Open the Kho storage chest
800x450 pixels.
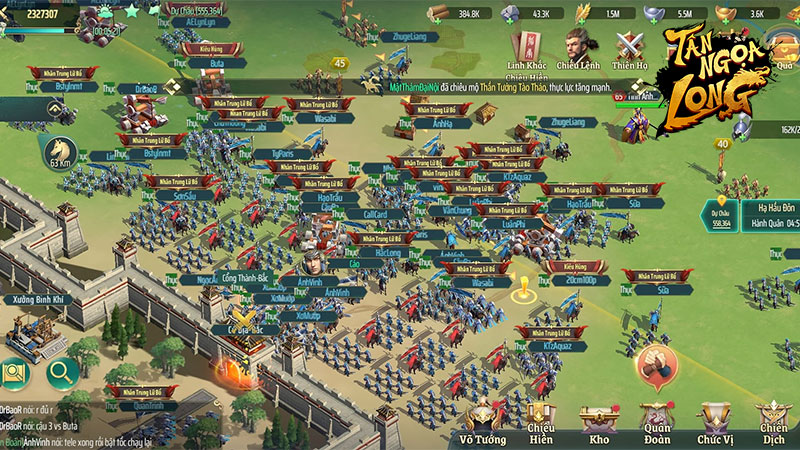[x=599, y=423]
